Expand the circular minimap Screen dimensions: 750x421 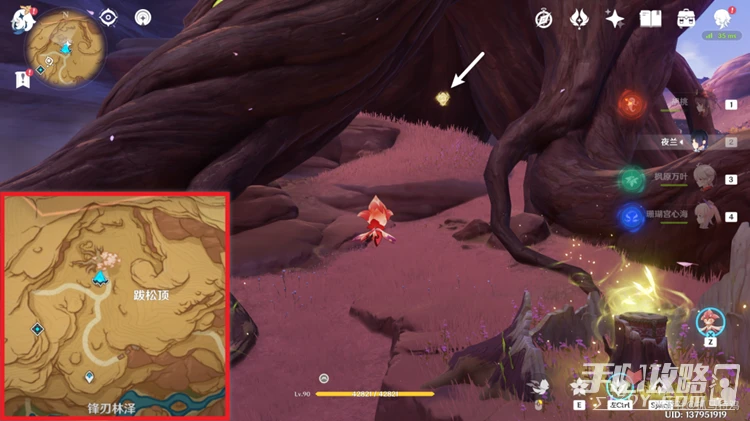[x=67, y=47]
